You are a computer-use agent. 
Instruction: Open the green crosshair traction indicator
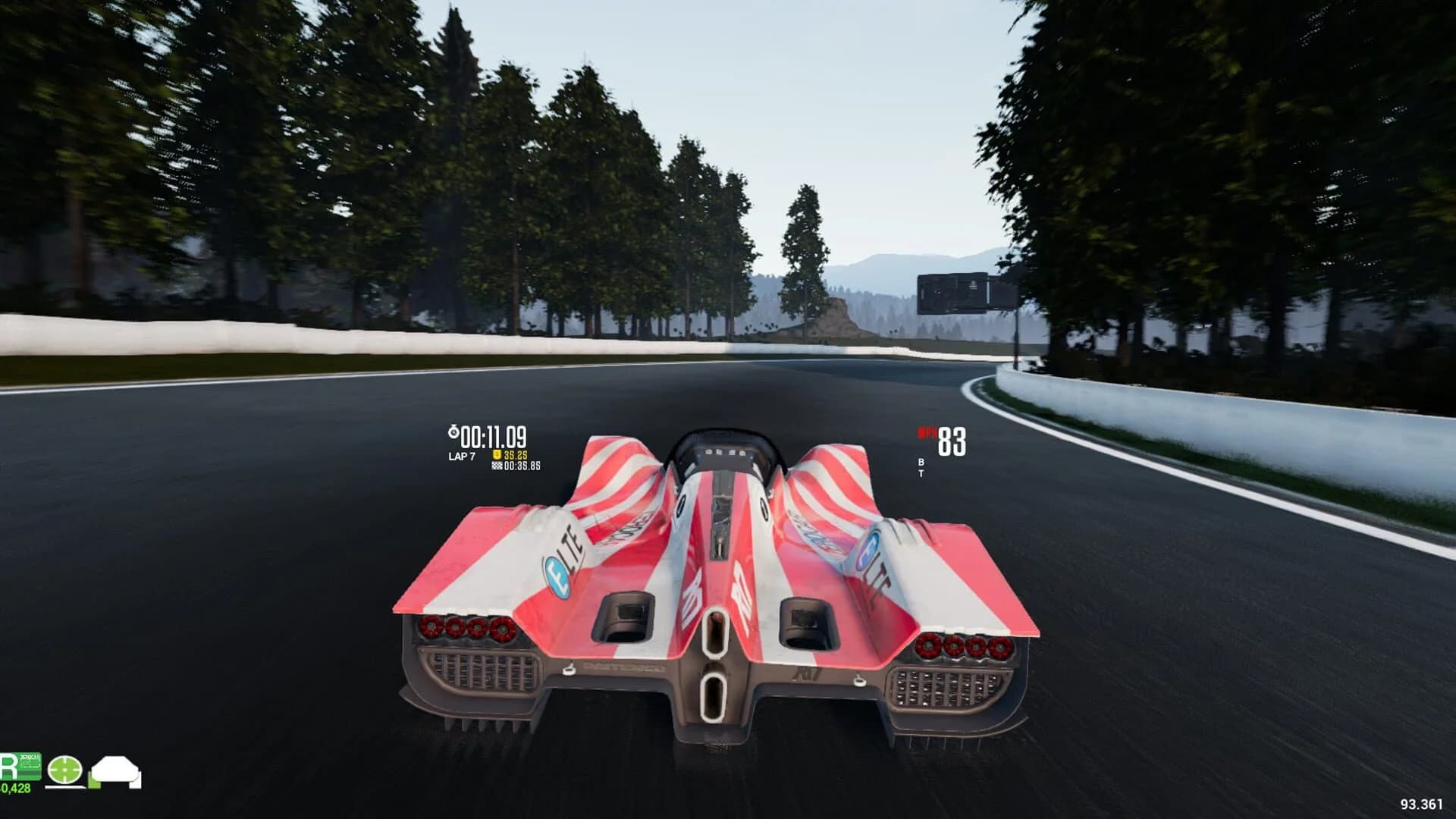click(x=64, y=770)
